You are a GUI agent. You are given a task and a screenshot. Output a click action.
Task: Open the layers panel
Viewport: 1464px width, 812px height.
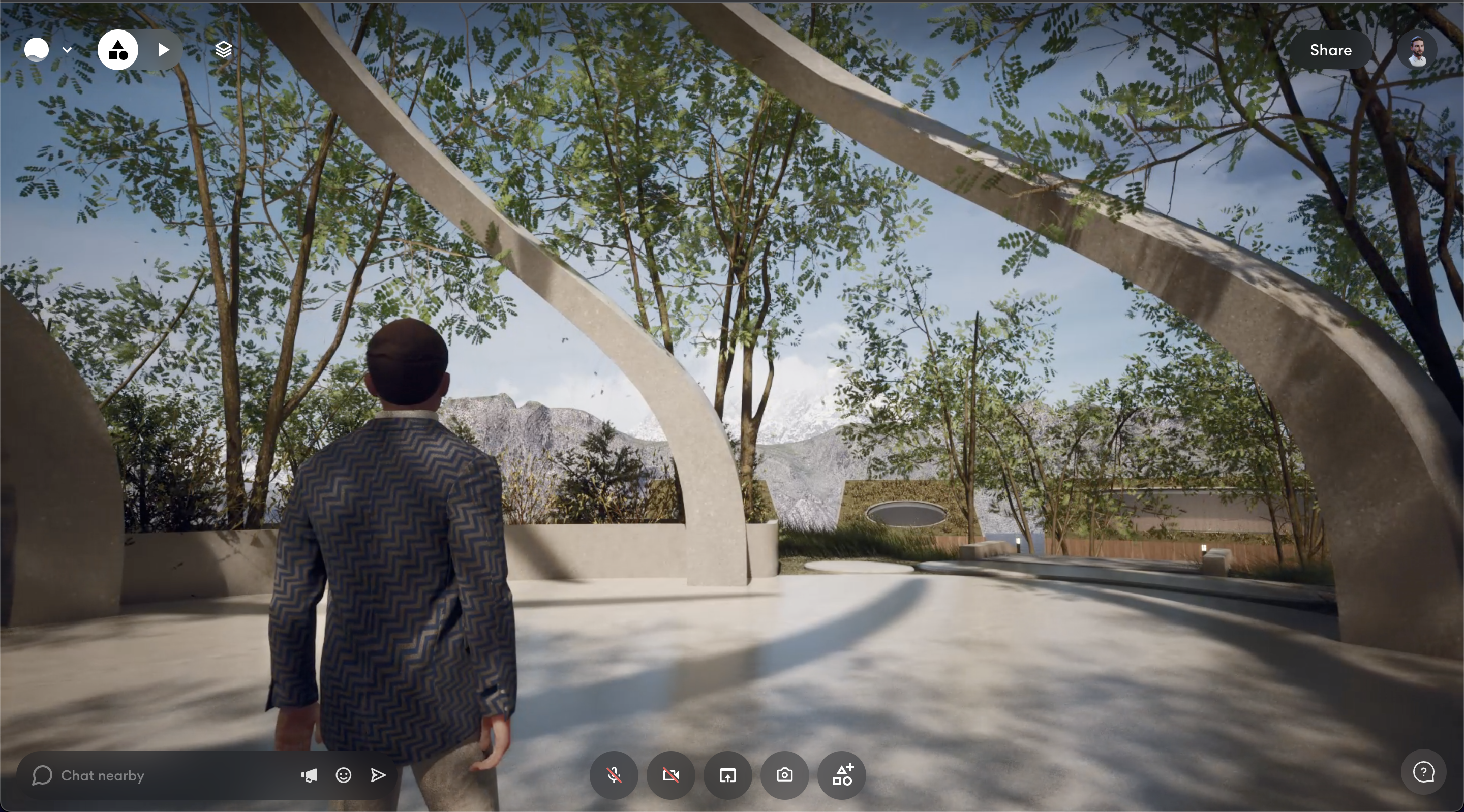(223, 50)
